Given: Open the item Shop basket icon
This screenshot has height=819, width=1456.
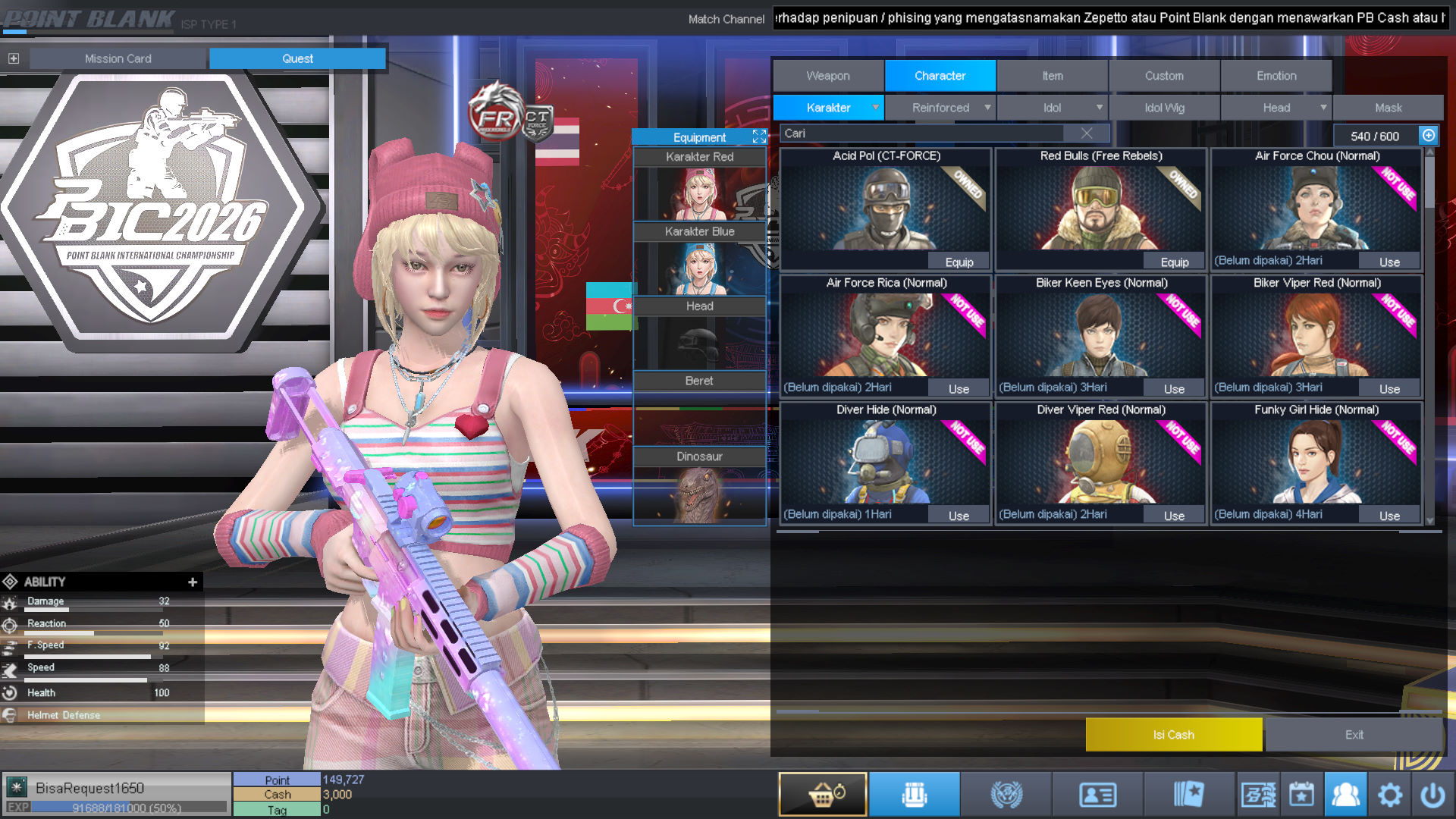Looking at the screenshot, I should pos(822,794).
